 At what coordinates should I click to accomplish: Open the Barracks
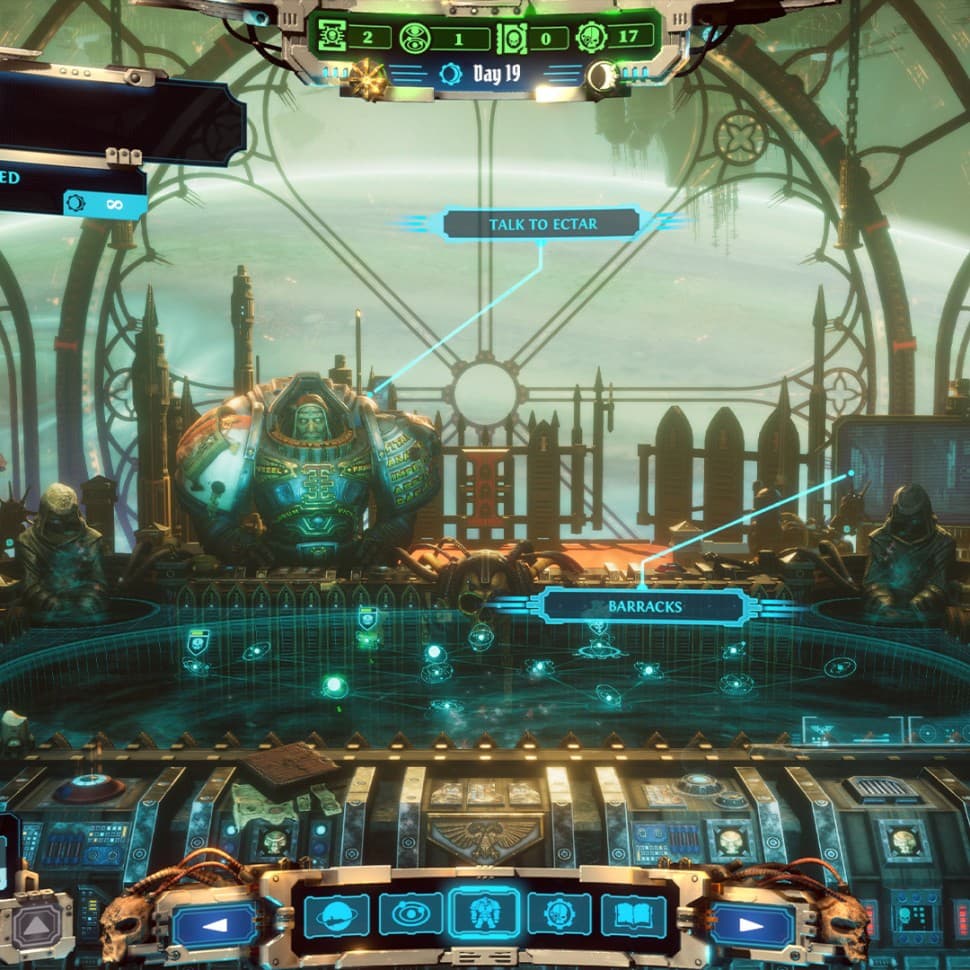[x=644, y=606]
